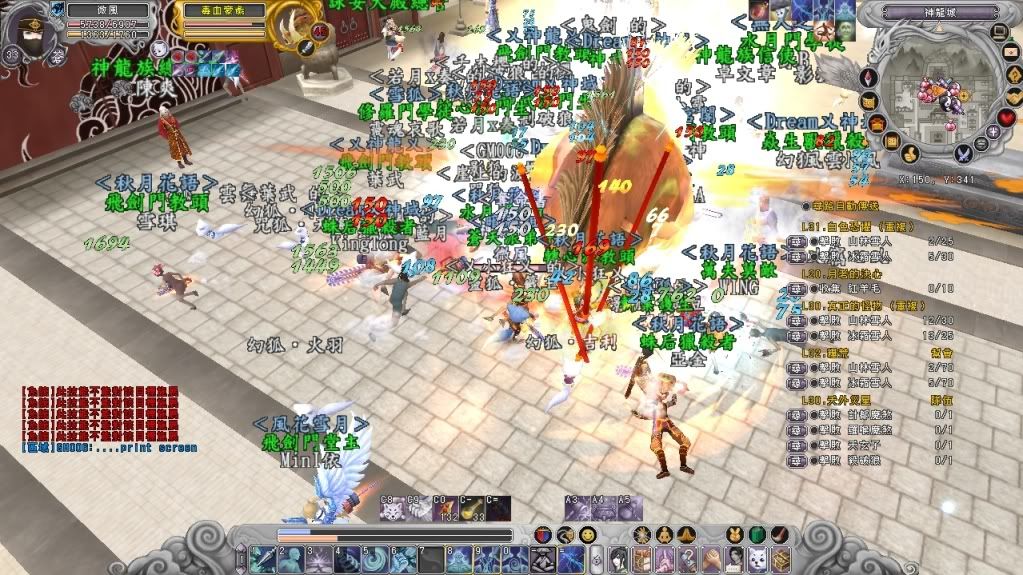Click the yellow smiley emote button
Viewport: 1023px width, 575px height.
(x=588, y=535)
